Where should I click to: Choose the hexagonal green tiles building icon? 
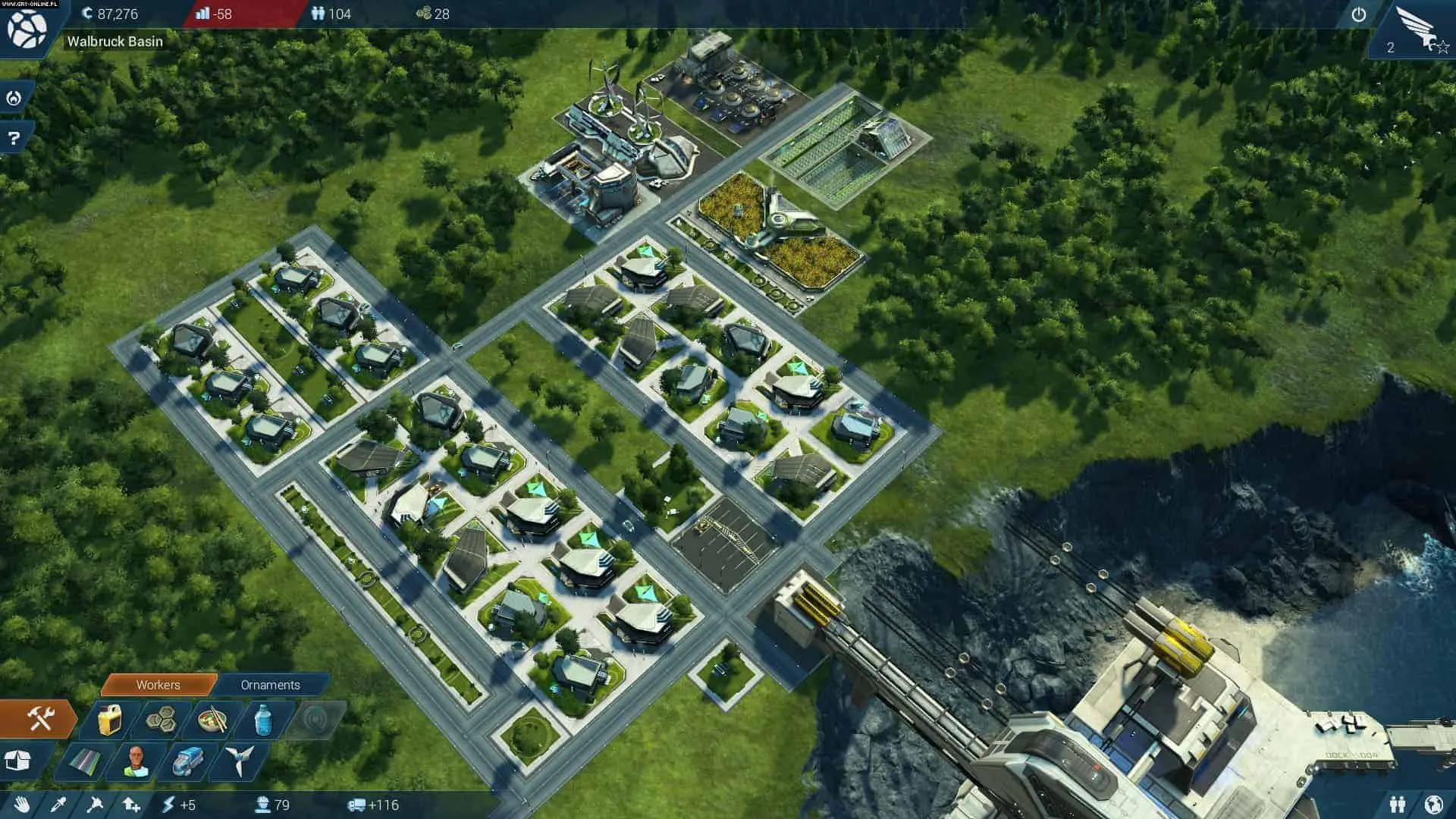161,718
